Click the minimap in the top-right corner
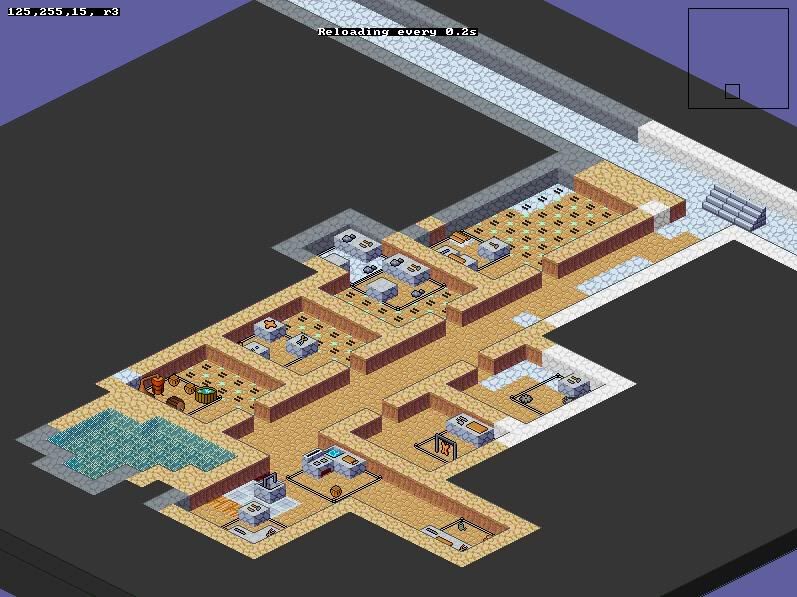This screenshot has width=797, height=597. pos(738,57)
